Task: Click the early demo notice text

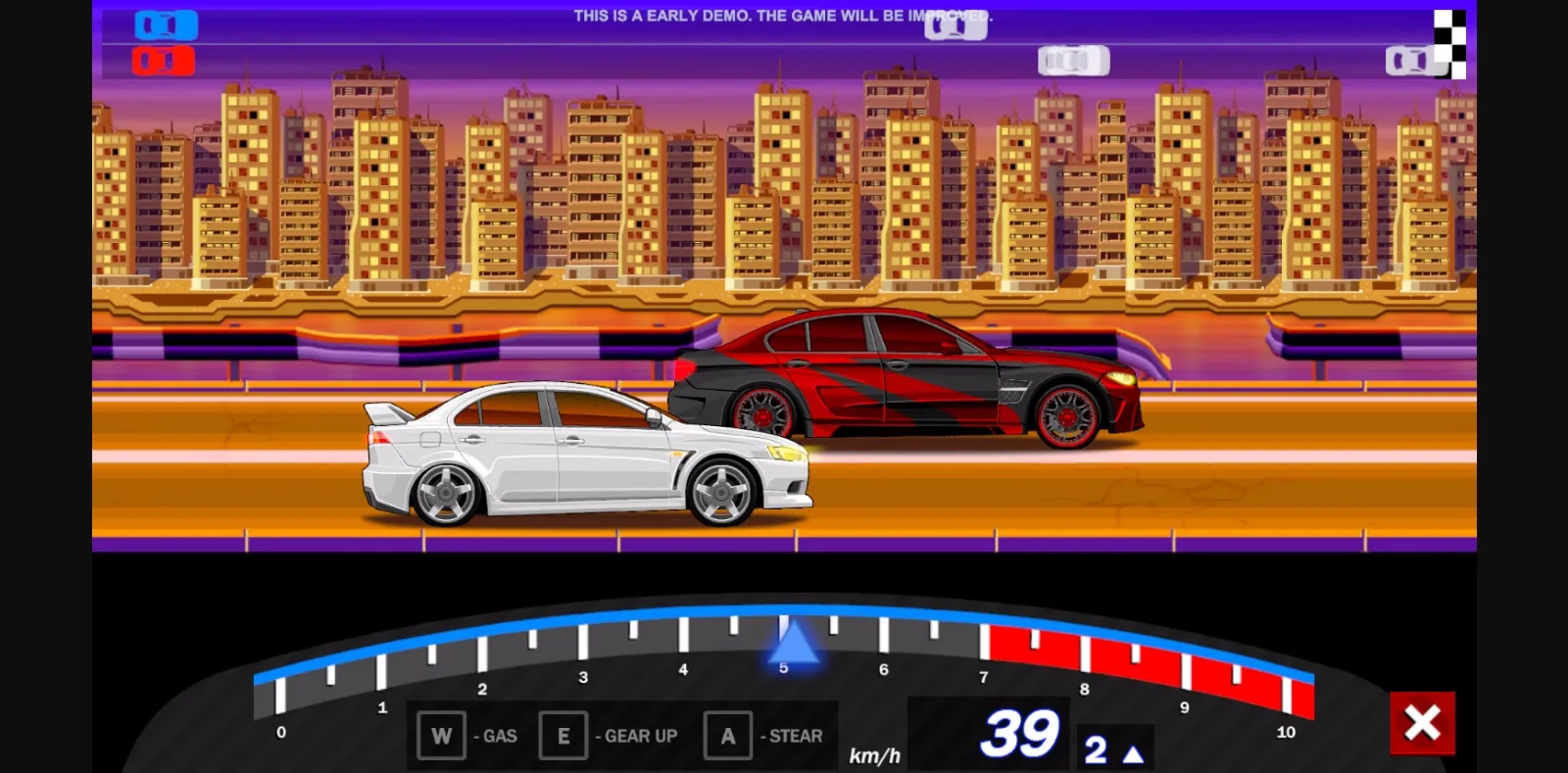Action: [x=784, y=16]
